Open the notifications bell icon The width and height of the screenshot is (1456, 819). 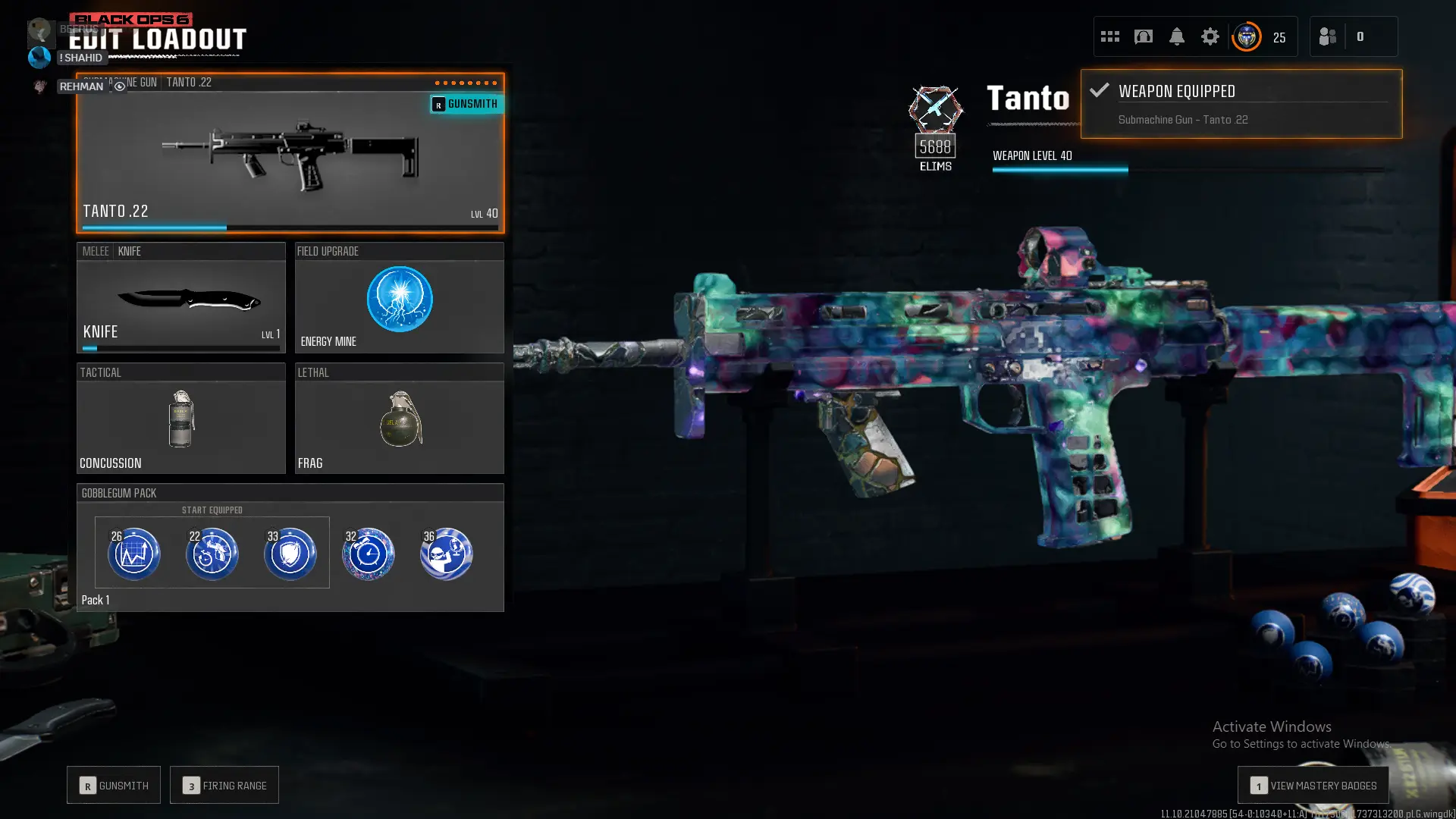tap(1176, 36)
